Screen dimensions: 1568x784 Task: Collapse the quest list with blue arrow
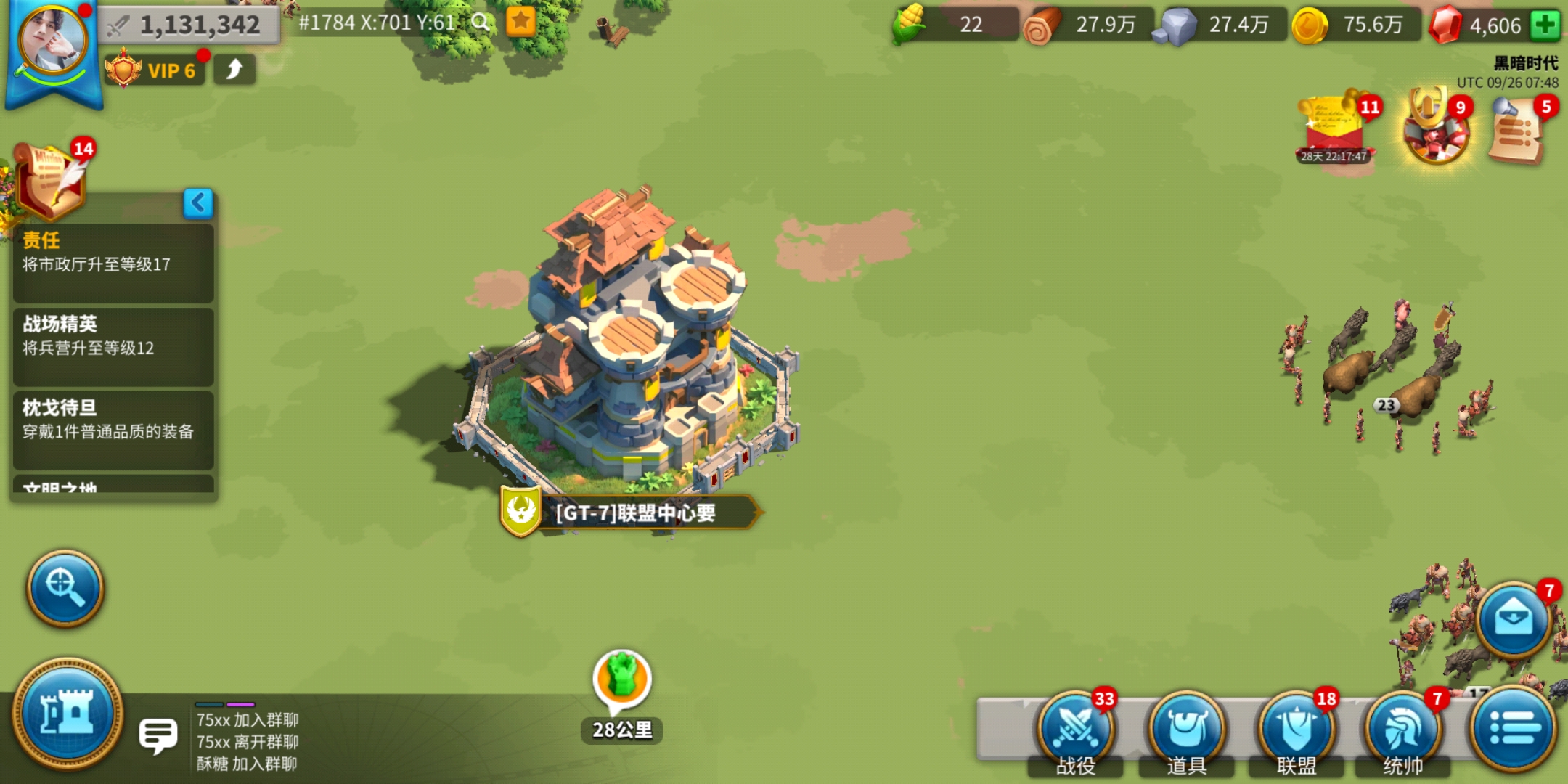(x=198, y=203)
